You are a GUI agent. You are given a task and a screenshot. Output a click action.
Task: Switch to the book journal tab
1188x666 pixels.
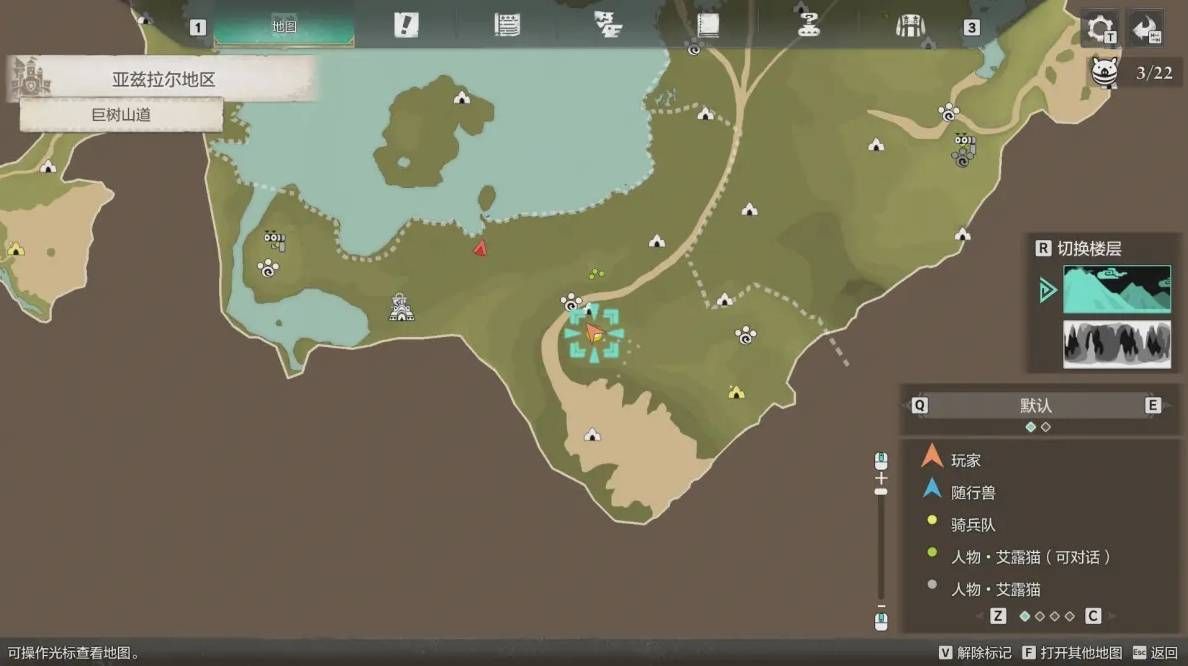tap(708, 26)
